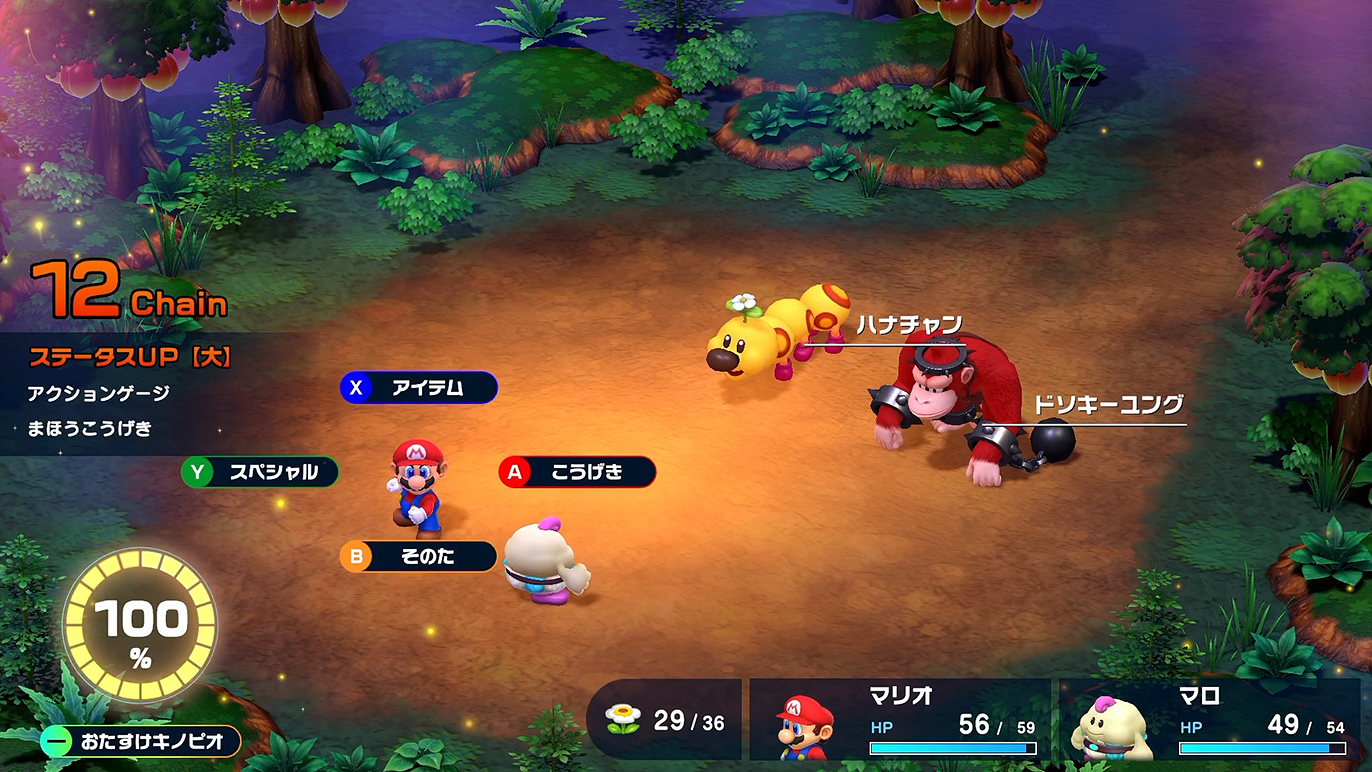Viewport: 1372px width, 772px height.
Task: Open the おたすけキノピオ helper button
Action: pyautogui.click(x=141, y=741)
